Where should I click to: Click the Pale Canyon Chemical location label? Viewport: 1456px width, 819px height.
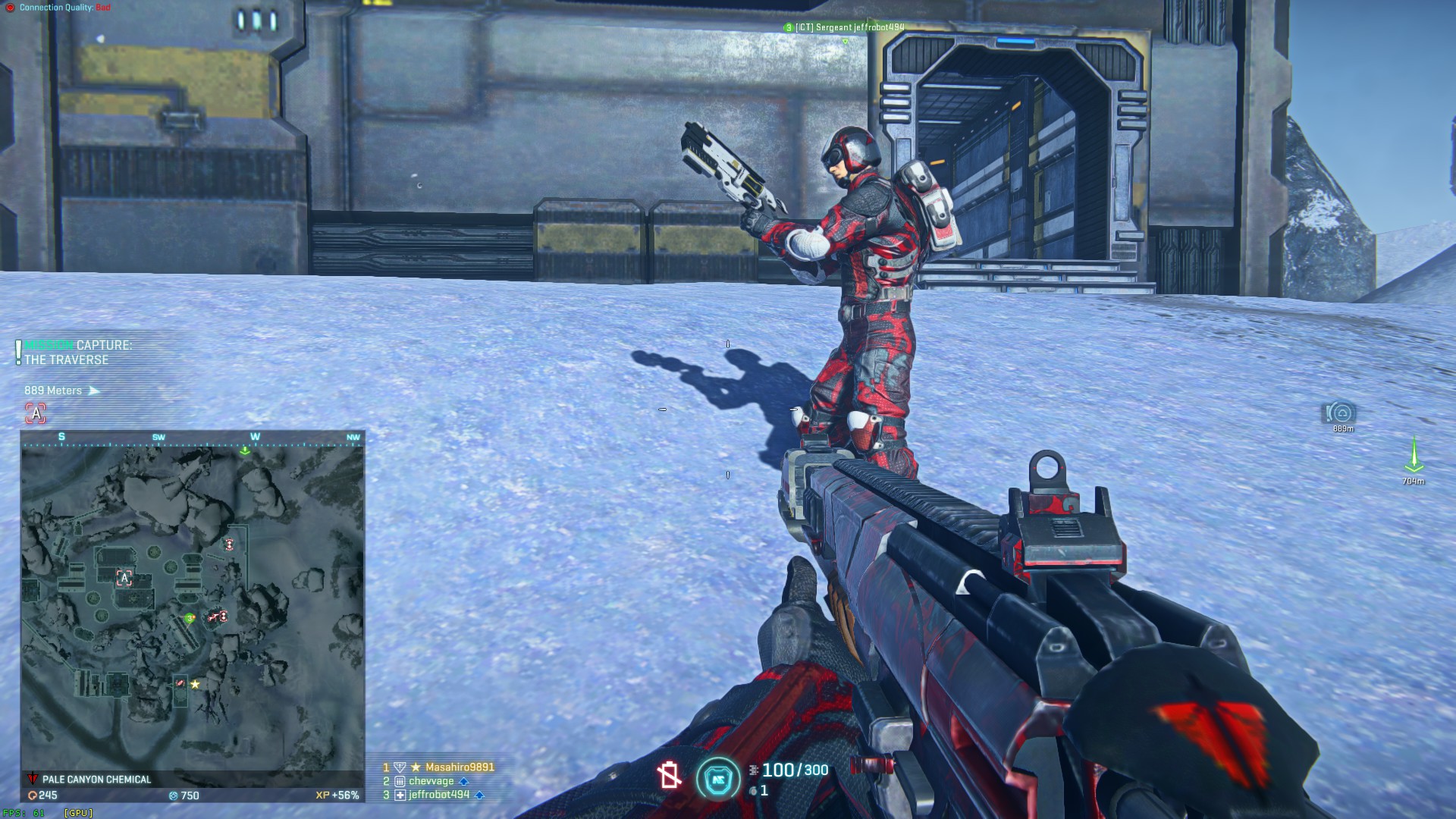point(96,780)
